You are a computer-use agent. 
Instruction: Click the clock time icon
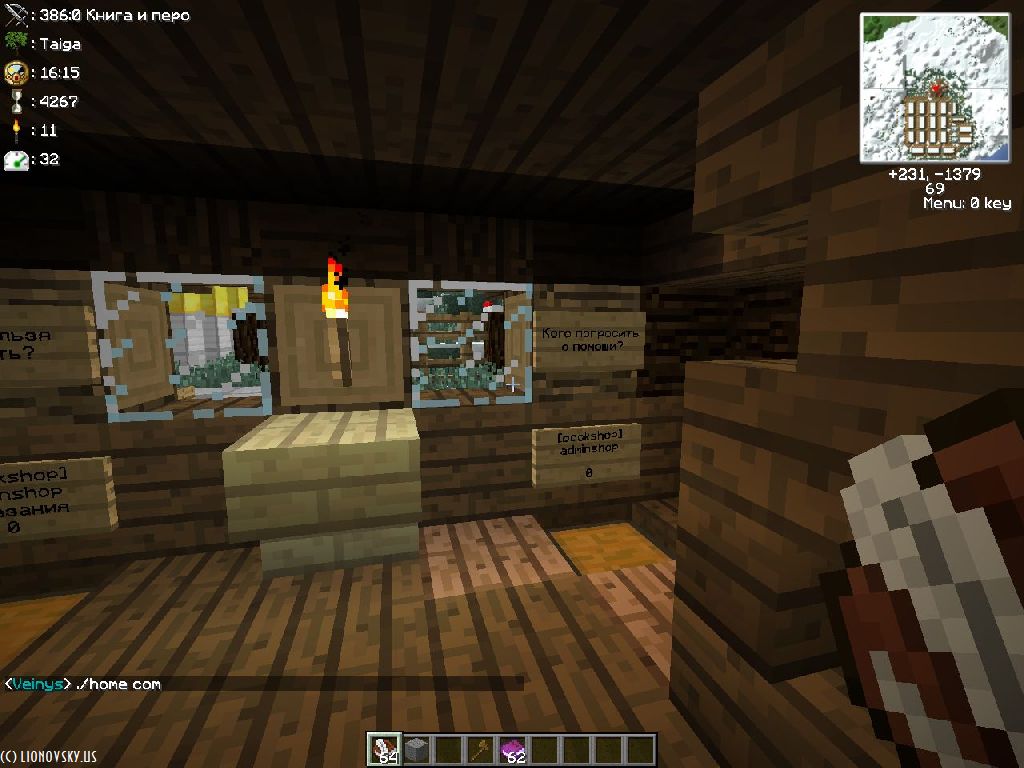15,72
